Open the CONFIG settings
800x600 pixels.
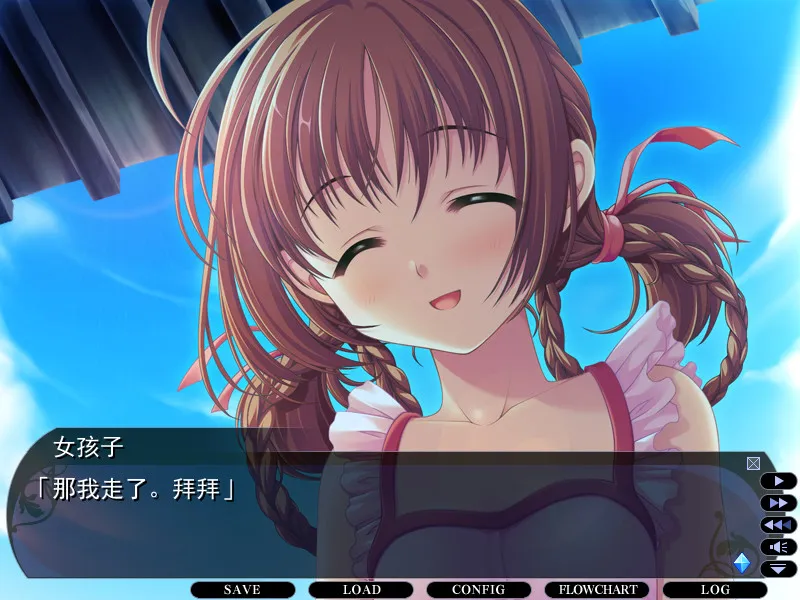[478, 590]
